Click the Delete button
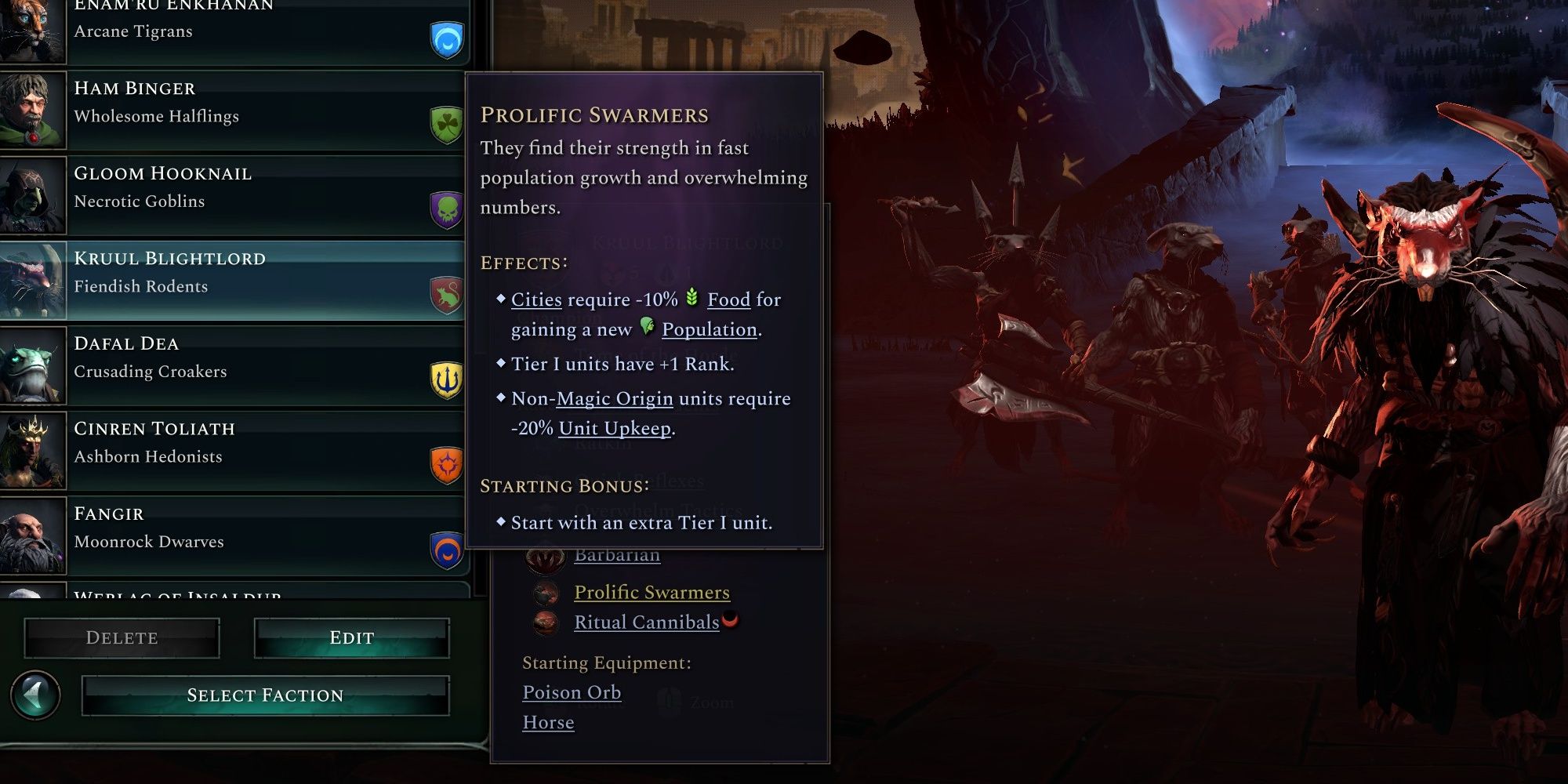Image resolution: width=1568 pixels, height=784 pixels. (122, 637)
